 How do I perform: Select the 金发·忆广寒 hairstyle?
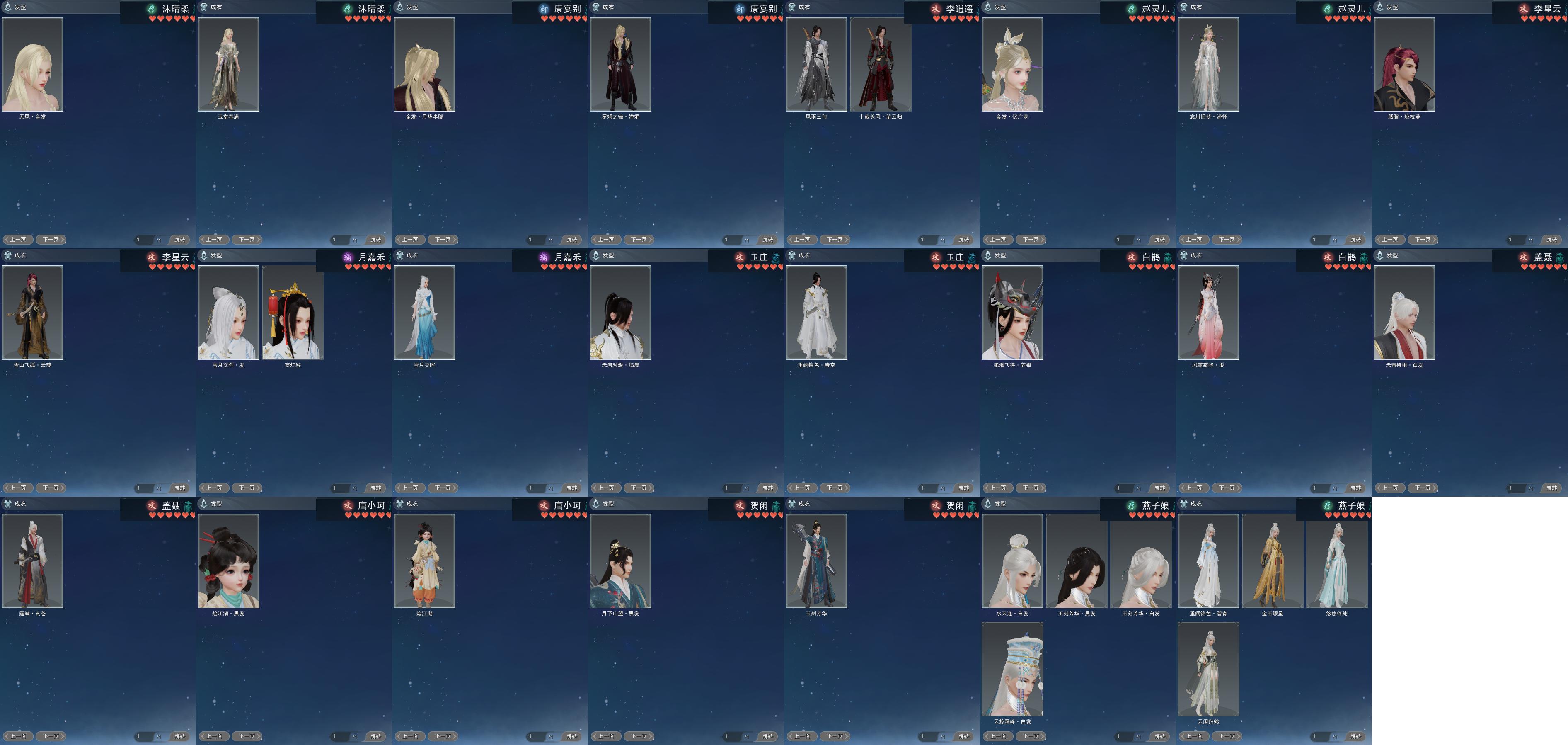coord(1012,64)
